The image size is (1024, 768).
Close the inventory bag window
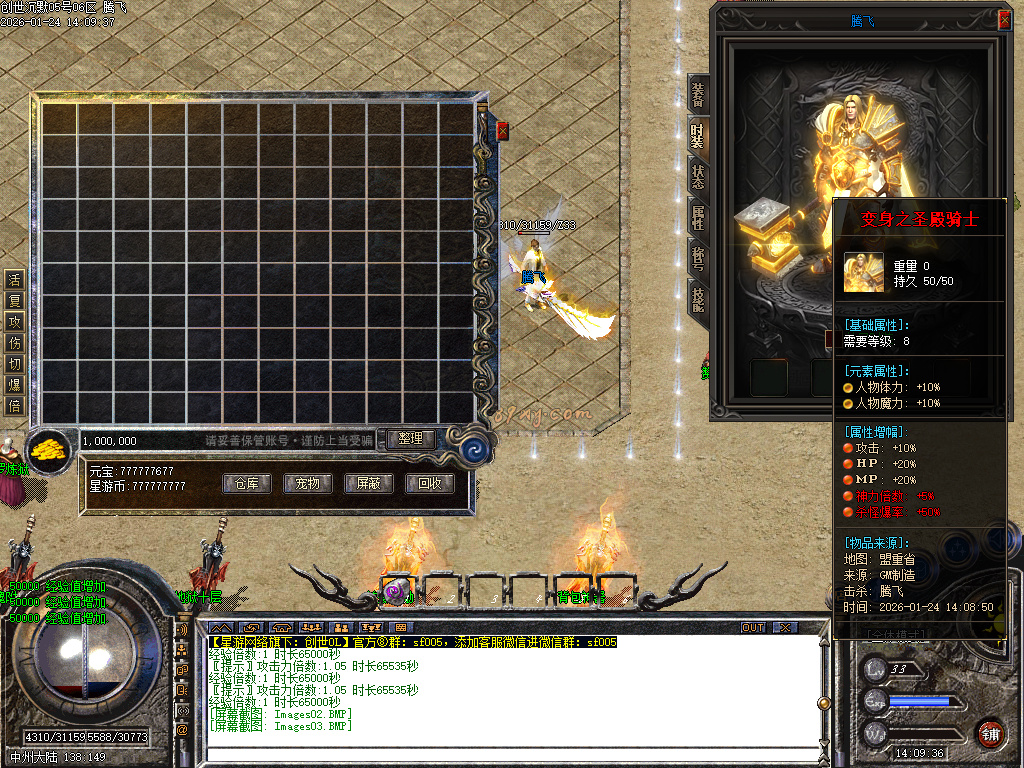point(502,130)
